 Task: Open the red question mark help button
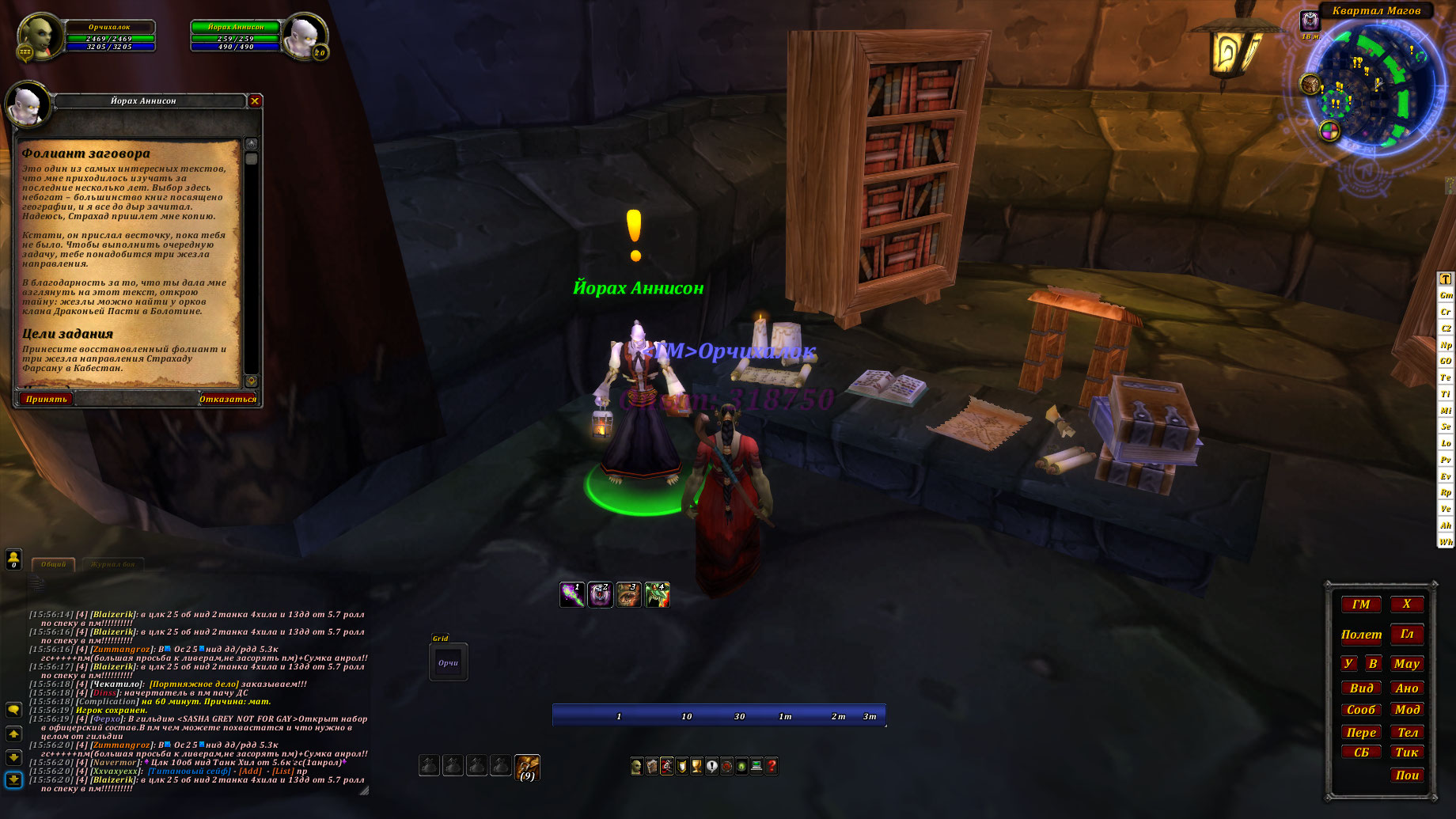click(x=772, y=766)
